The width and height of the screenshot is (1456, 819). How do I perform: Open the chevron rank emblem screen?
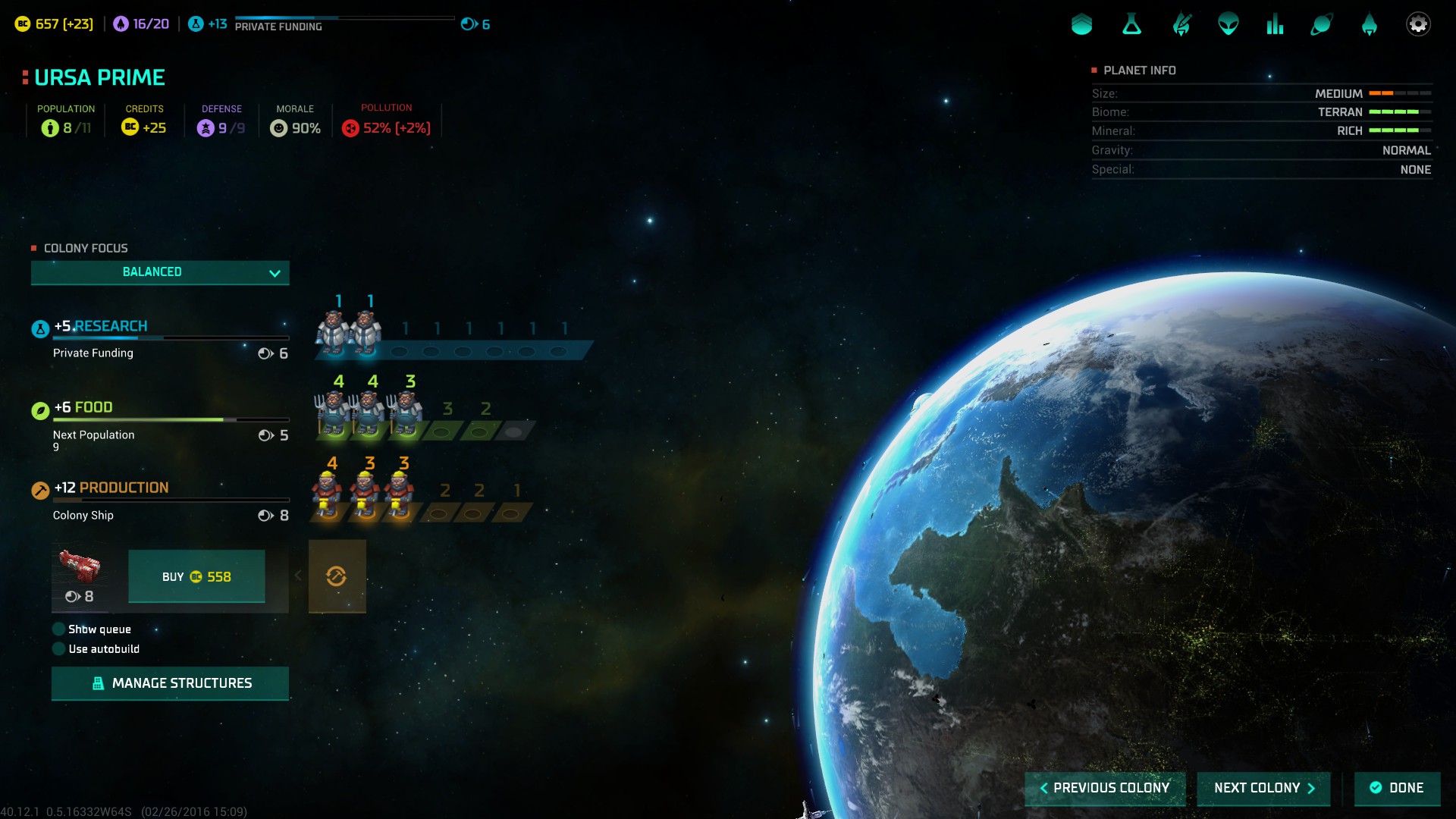coord(1081,24)
